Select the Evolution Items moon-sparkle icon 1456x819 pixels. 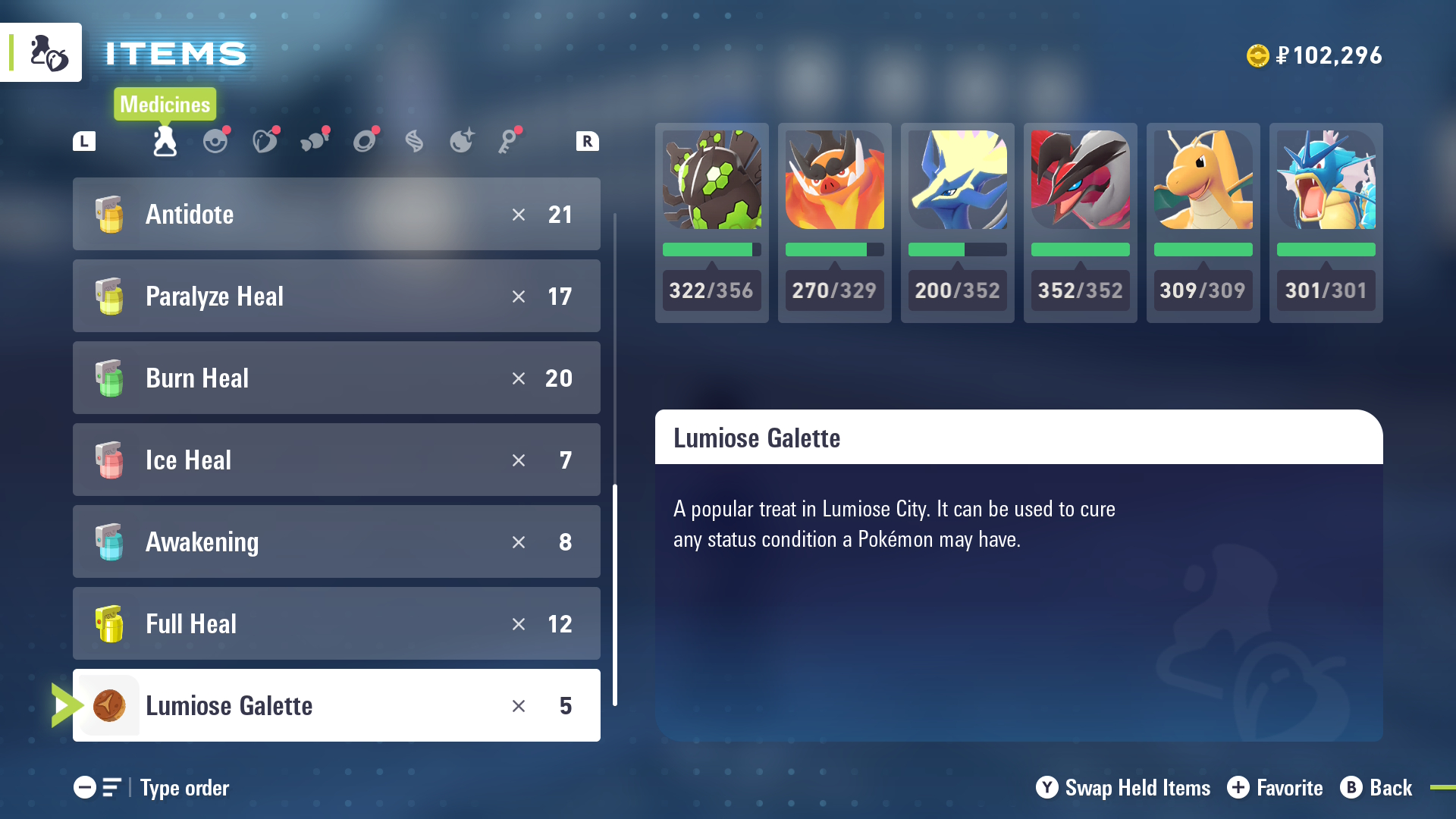tap(462, 142)
